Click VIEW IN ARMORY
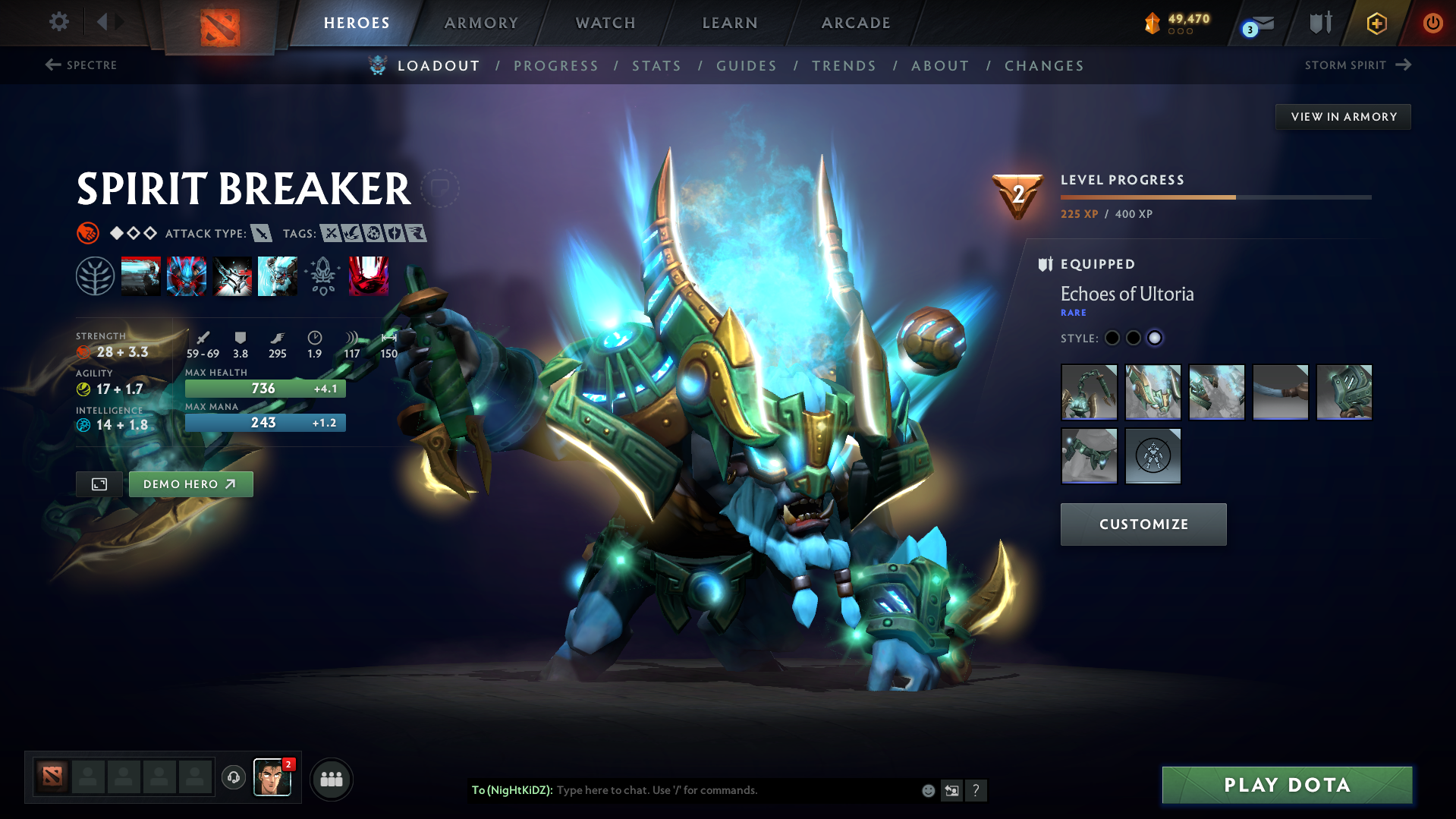 [x=1343, y=116]
